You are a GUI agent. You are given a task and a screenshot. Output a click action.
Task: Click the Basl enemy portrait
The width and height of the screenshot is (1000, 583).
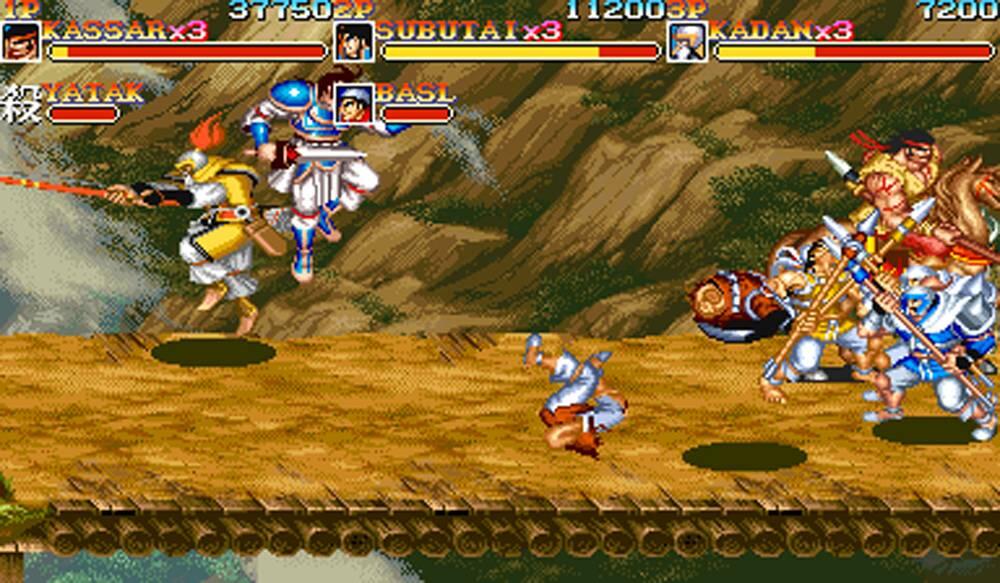point(354,103)
